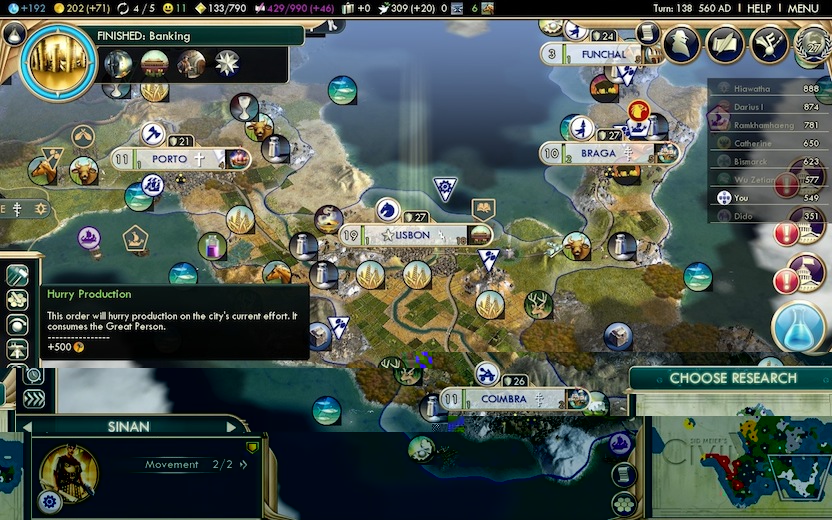Image resolution: width=832 pixels, height=520 pixels.
Task: Select previous unit with left arrow
Action: coord(29,427)
